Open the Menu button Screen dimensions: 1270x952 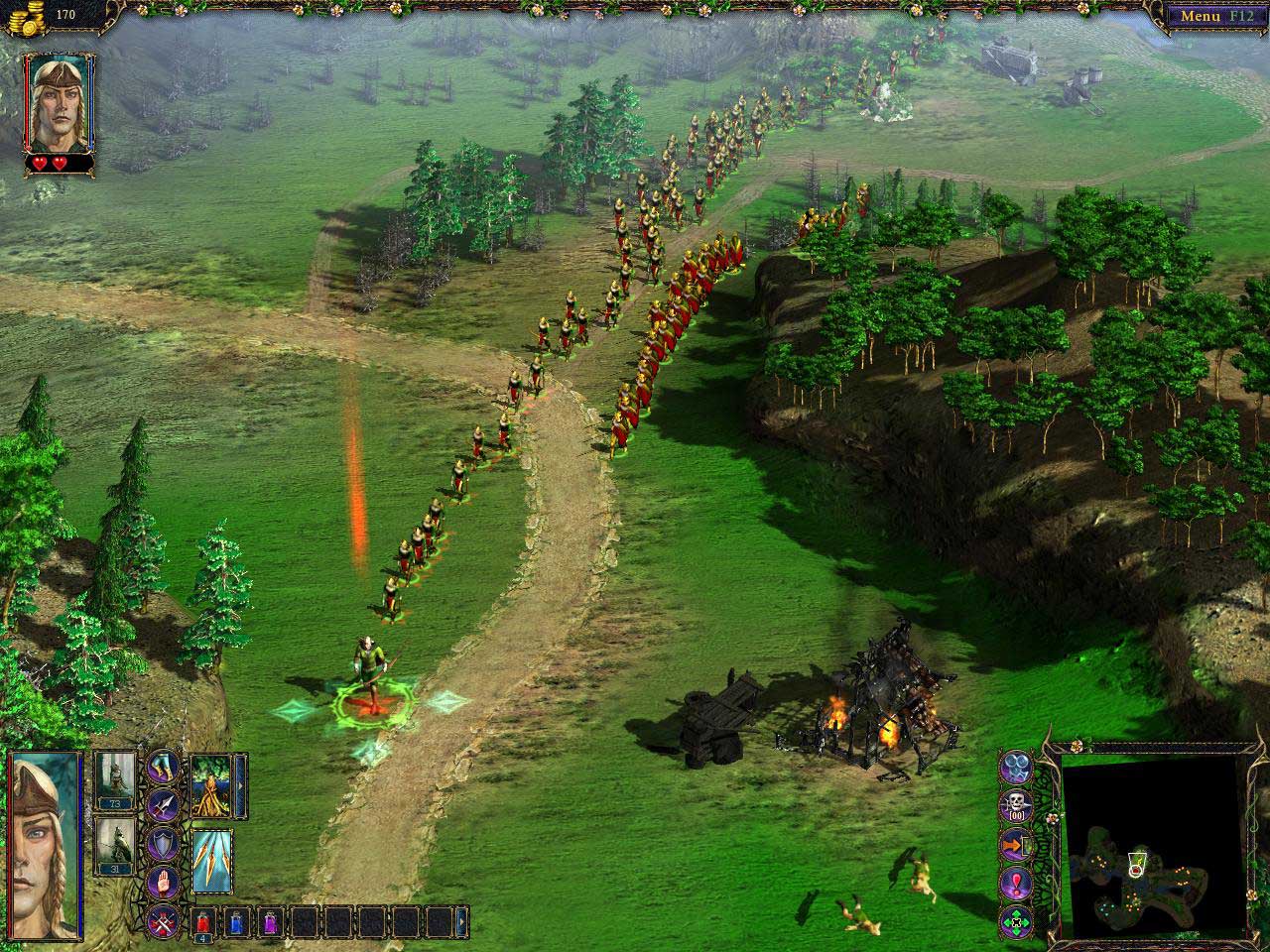coord(1213,16)
